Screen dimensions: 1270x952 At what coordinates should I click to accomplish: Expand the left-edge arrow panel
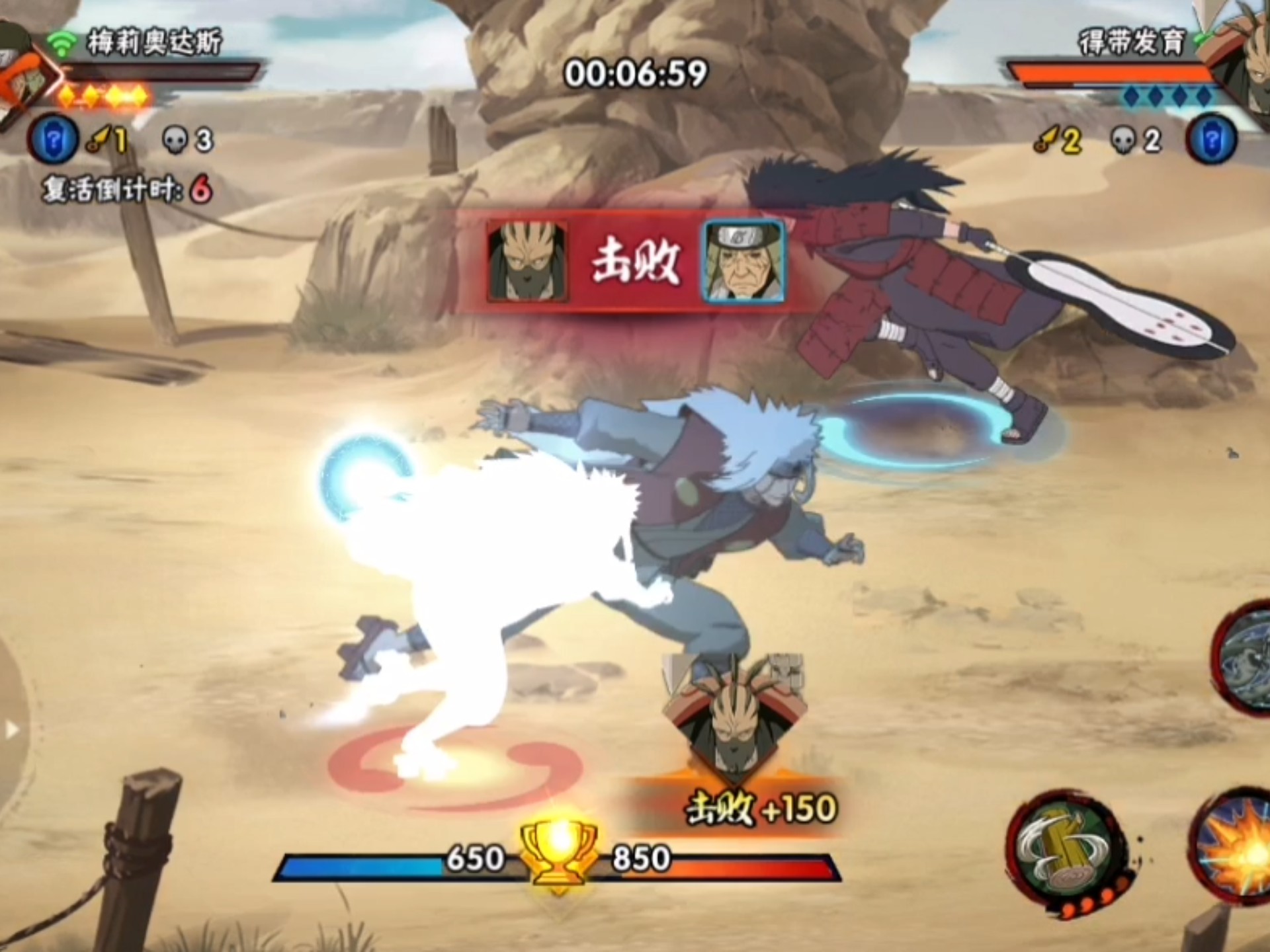pos(11,729)
